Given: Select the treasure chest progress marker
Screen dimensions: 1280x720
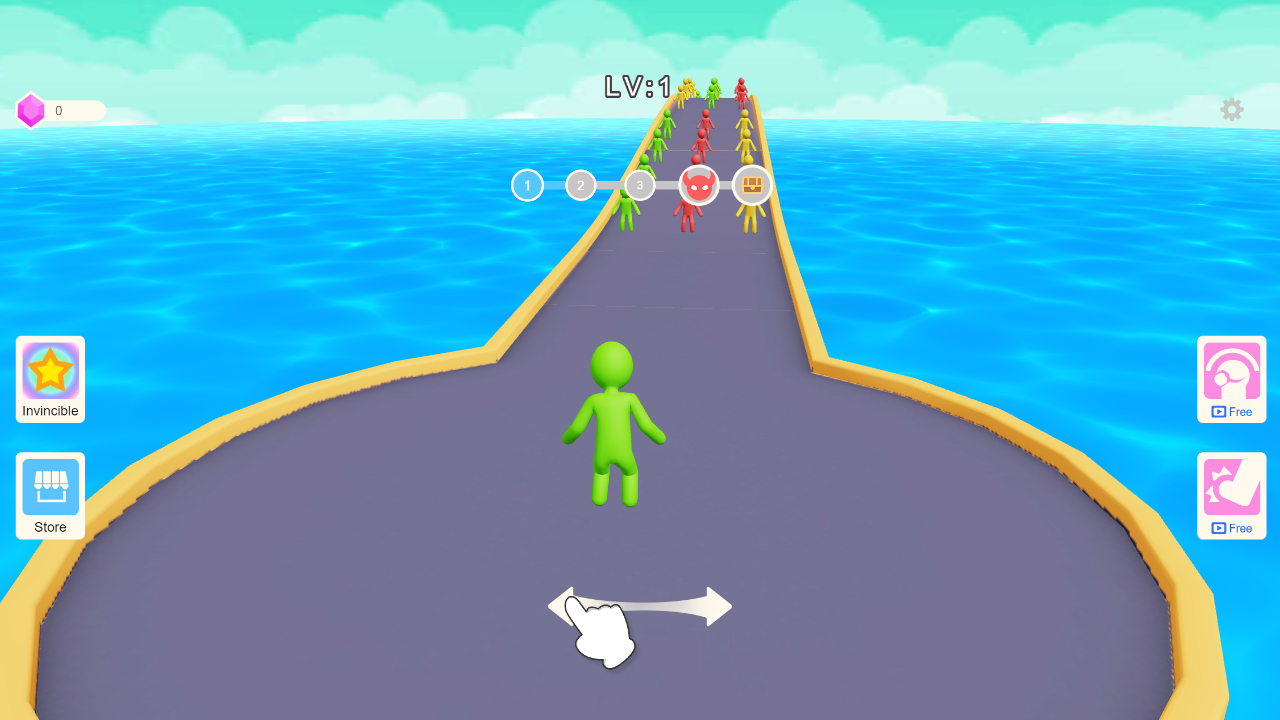Looking at the screenshot, I should point(751,184).
